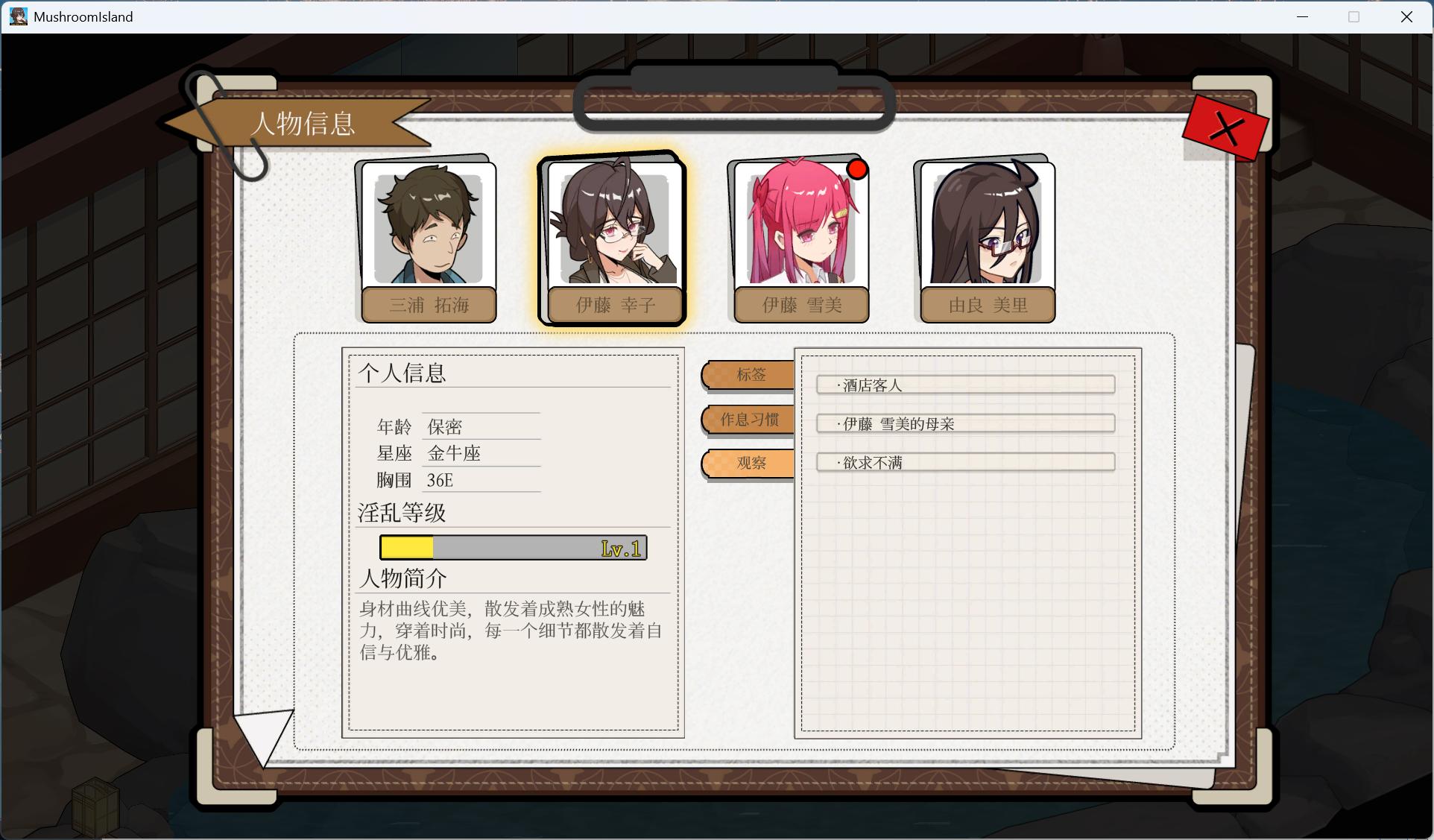Minimize the MushroomIsland window
1434x840 pixels.
(x=1302, y=16)
